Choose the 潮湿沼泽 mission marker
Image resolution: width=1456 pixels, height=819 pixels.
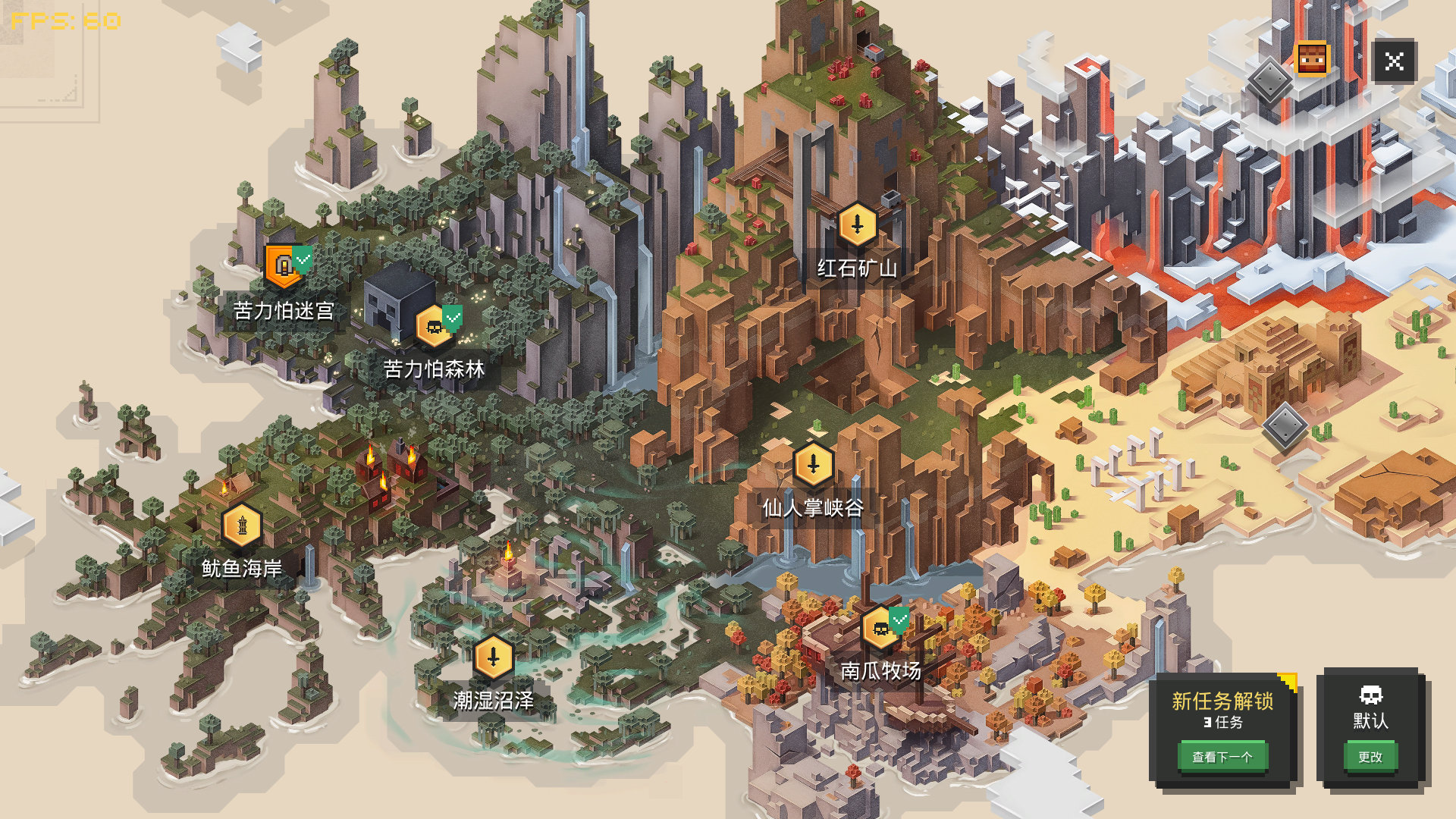[494, 657]
